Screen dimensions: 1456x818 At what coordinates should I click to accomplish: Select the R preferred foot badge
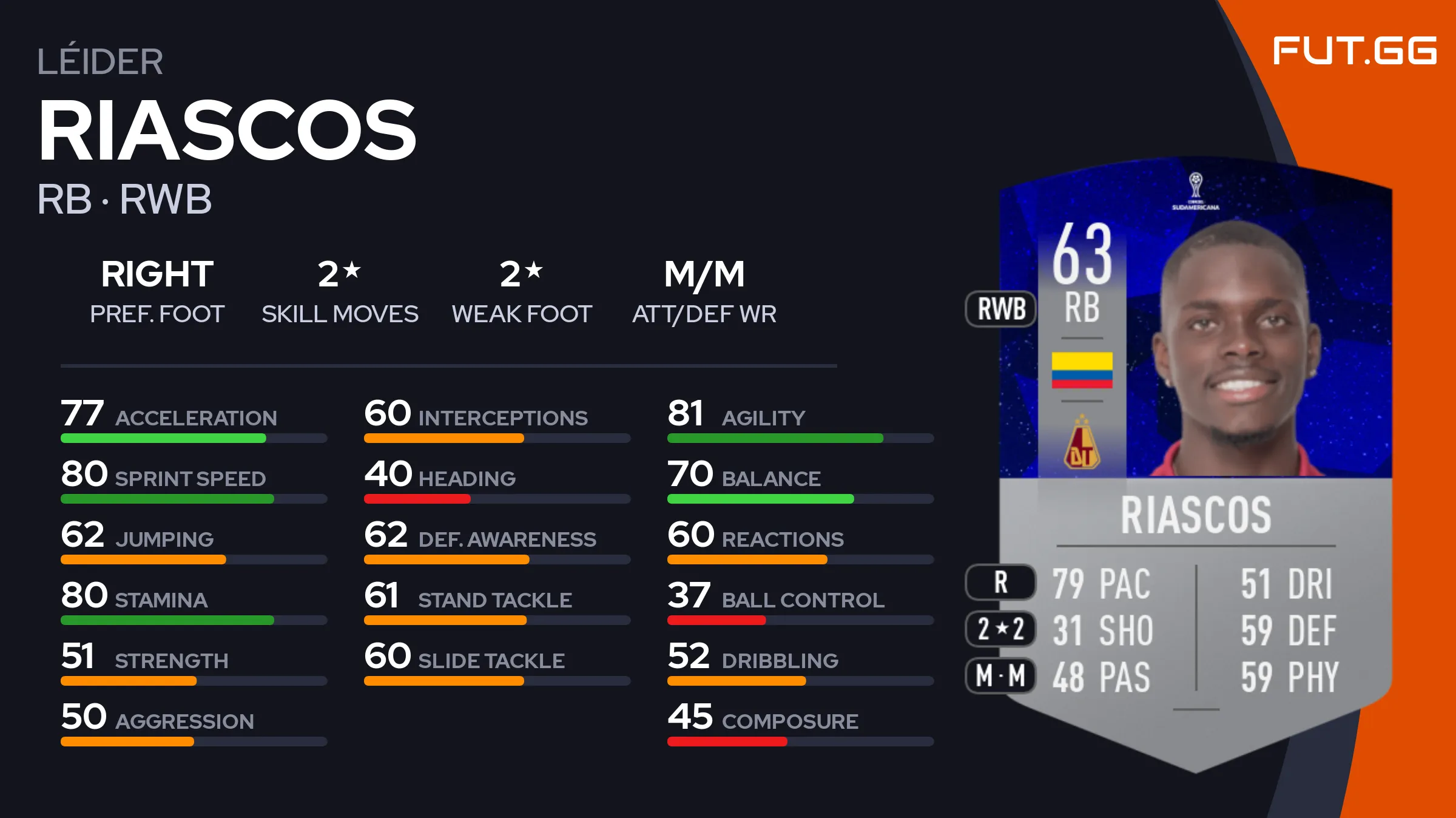(x=1001, y=582)
